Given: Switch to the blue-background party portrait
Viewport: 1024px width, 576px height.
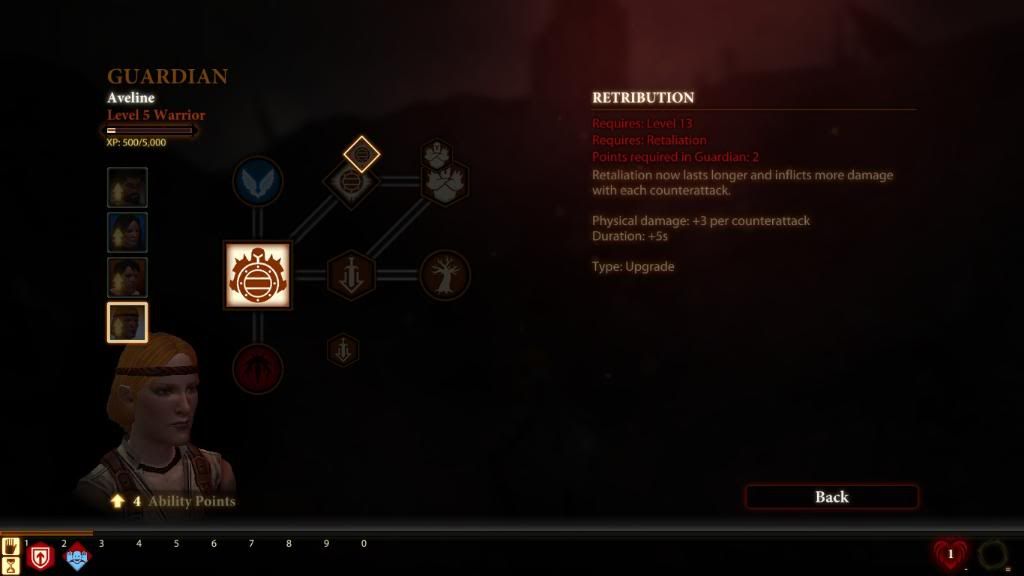Looking at the screenshot, I should [x=127, y=232].
